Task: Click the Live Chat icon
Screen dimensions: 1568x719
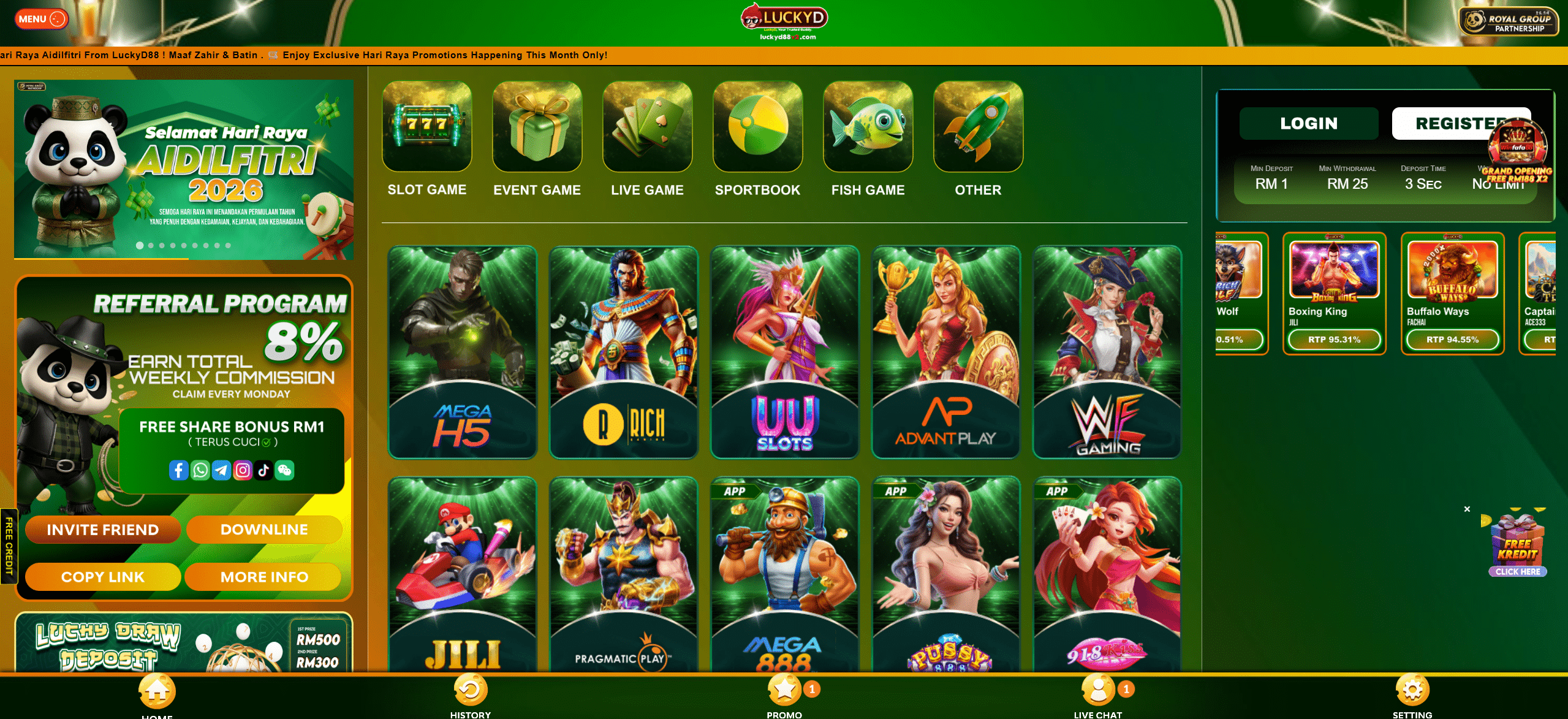Action: (1097, 690)
